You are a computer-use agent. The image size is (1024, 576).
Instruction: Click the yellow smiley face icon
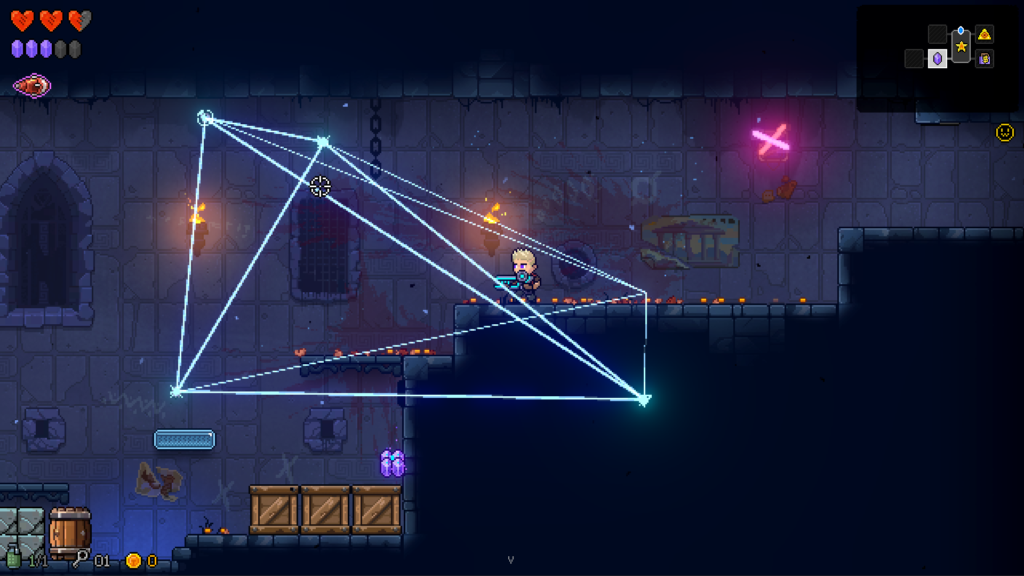(x=1004, y=132)
